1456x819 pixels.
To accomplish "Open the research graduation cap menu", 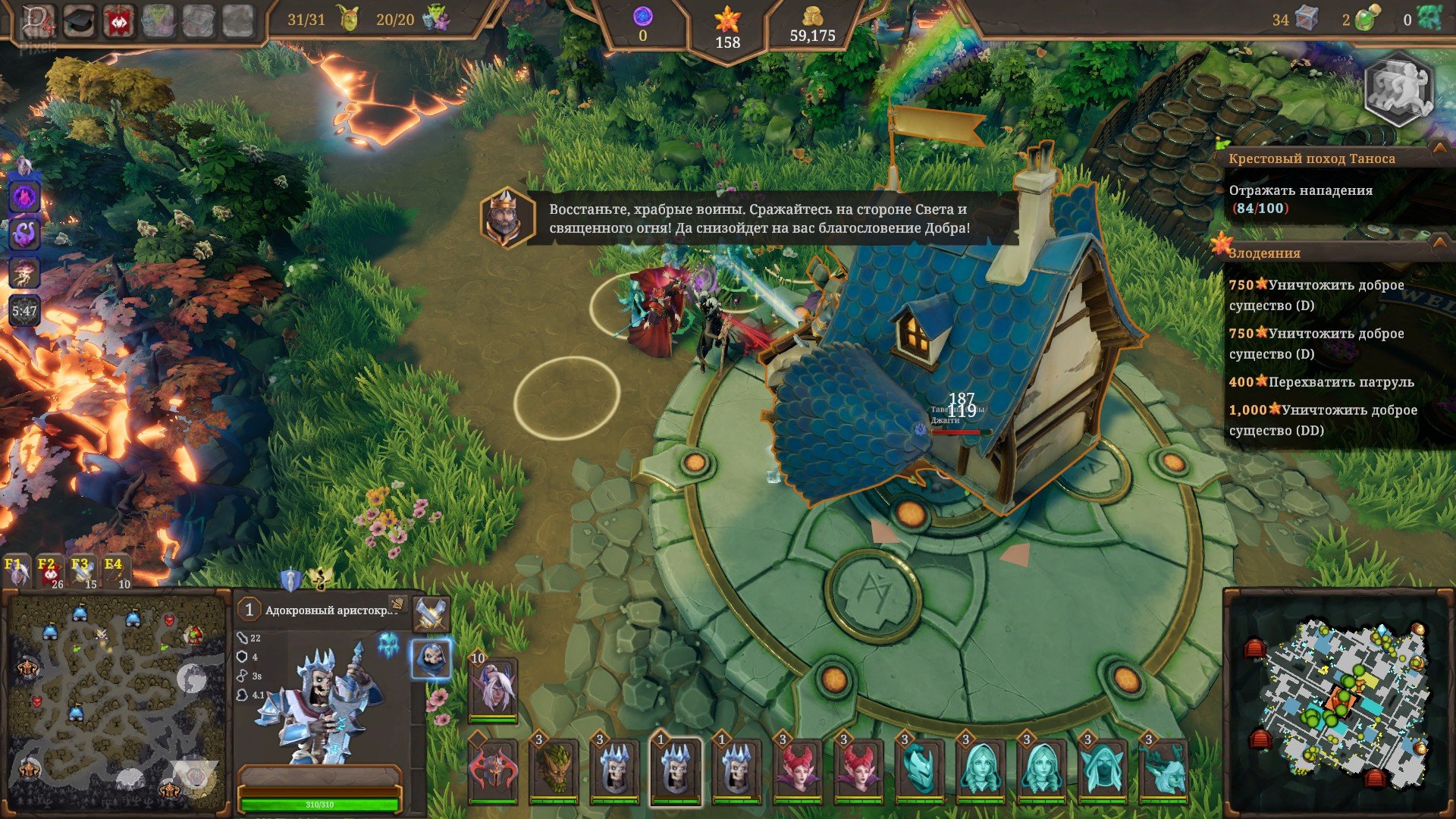I will 79,20.
